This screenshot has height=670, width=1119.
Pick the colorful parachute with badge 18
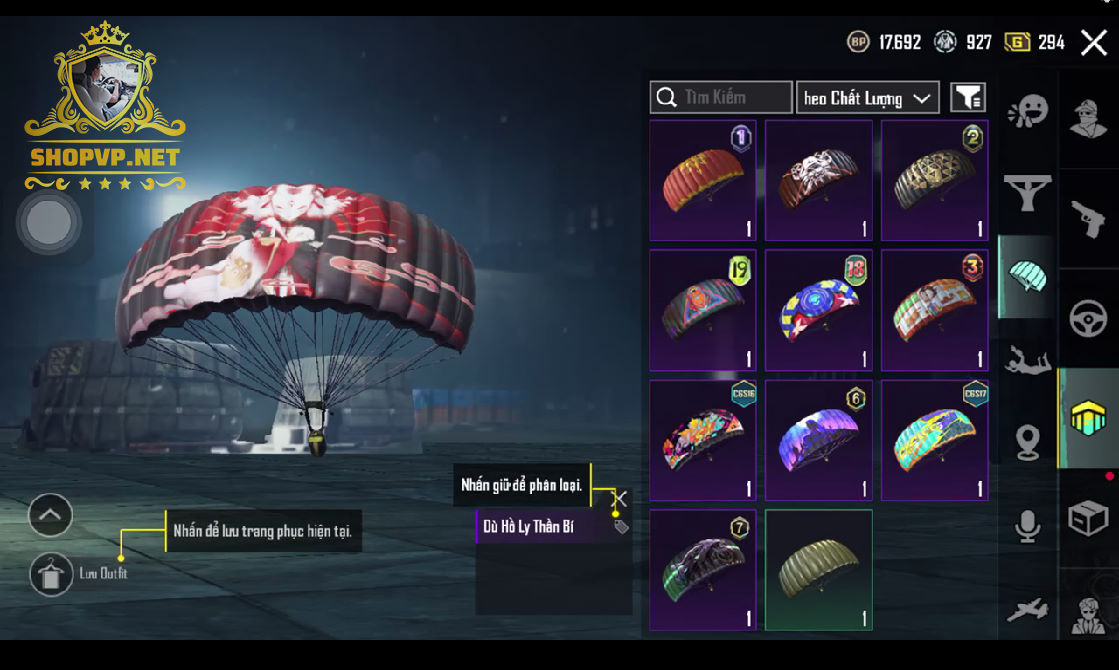(819, 310)
